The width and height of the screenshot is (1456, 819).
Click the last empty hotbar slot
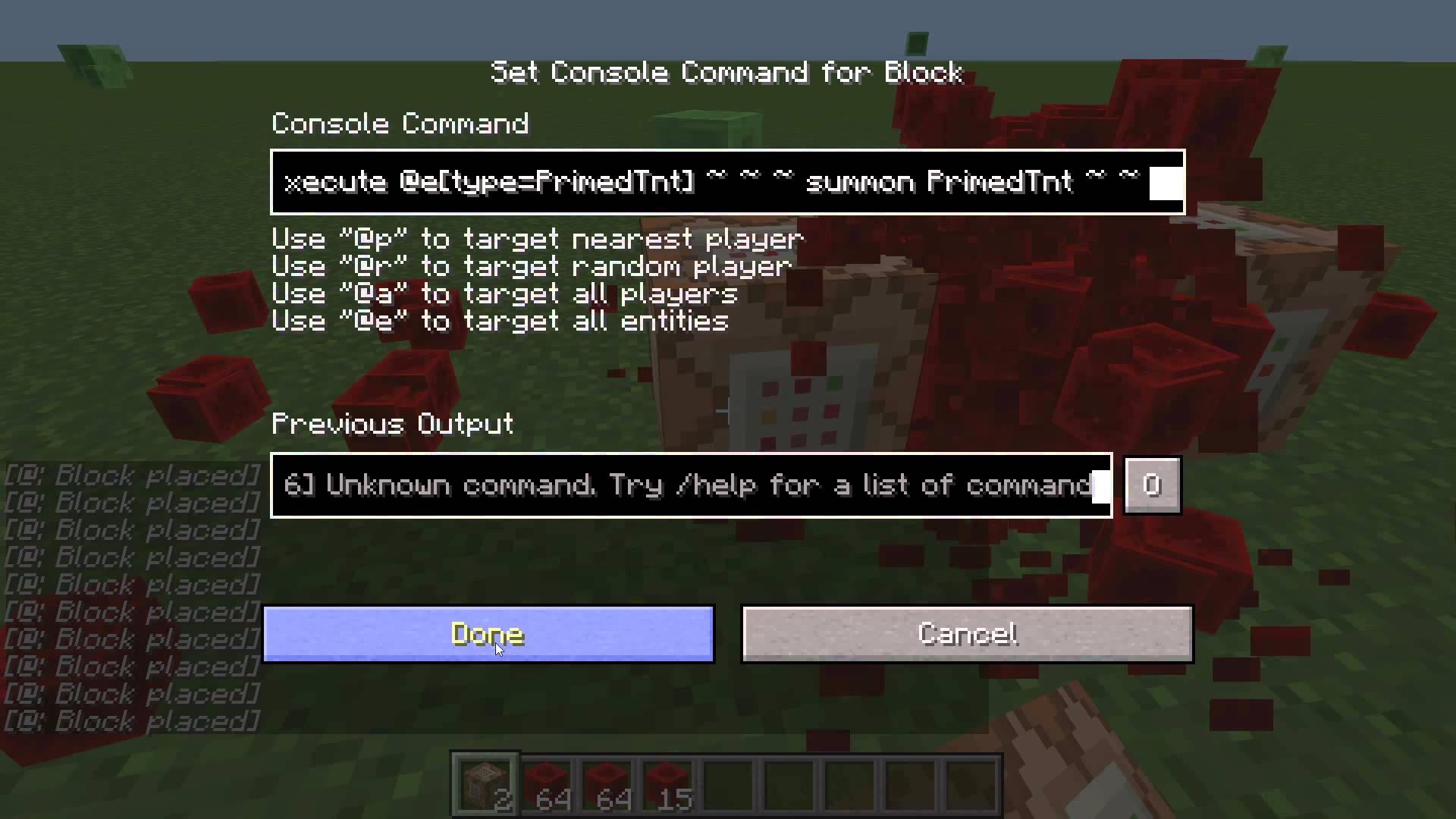click(x=970, y=784)
